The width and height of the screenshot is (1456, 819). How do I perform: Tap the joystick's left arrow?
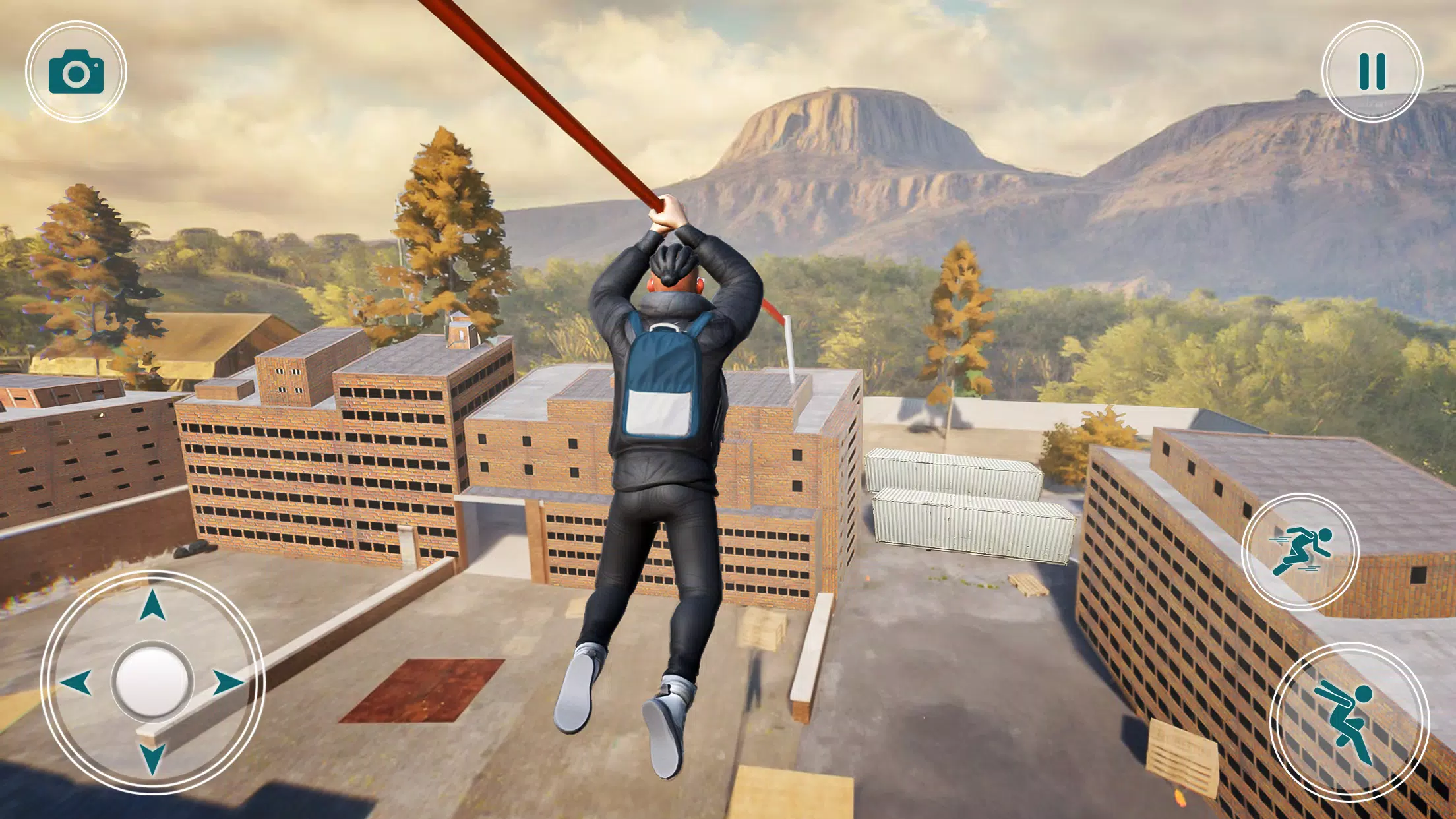coord(76,682)
